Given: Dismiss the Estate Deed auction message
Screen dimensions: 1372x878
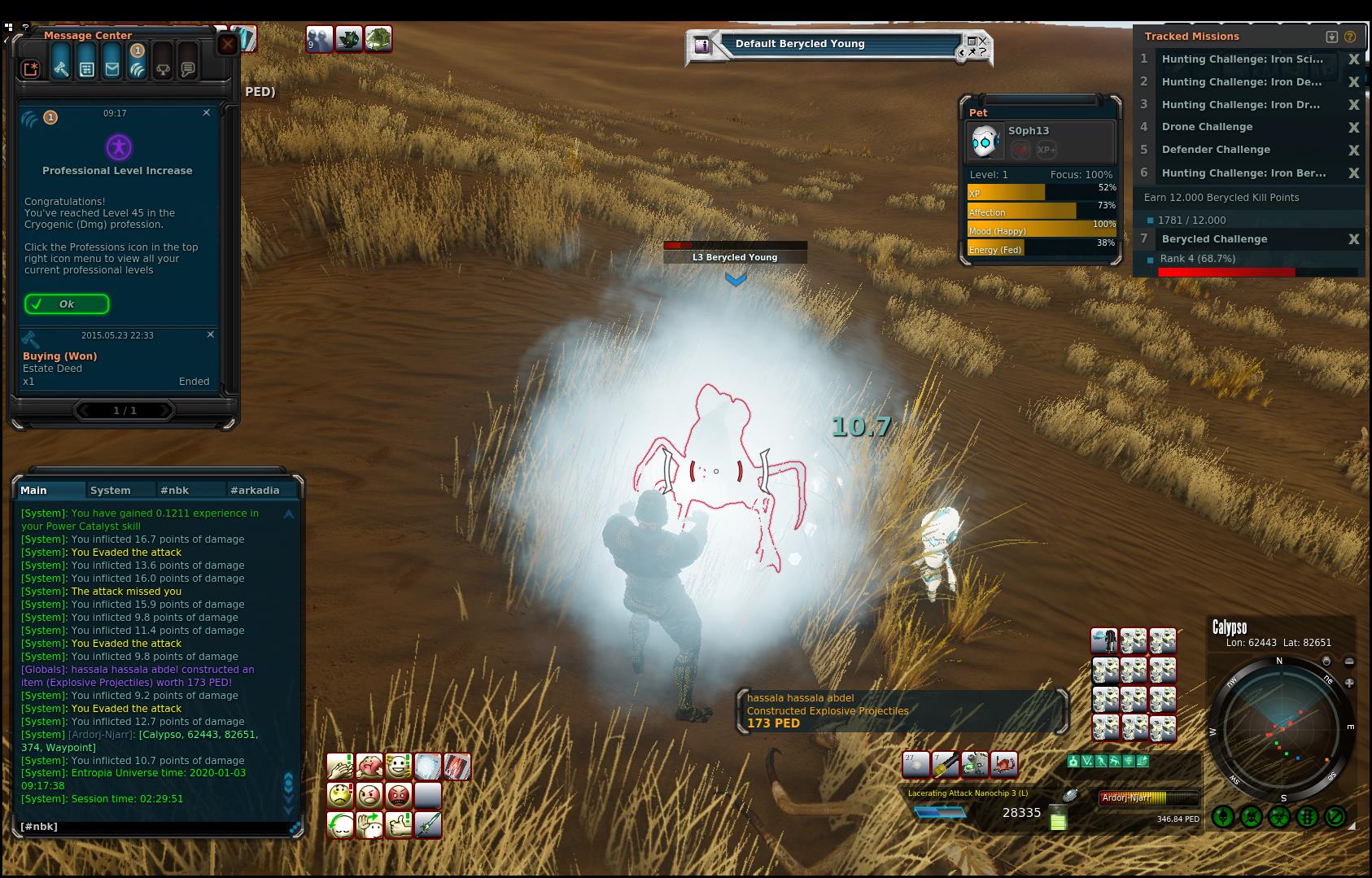Looking at the screenshot, I should 211,334.
